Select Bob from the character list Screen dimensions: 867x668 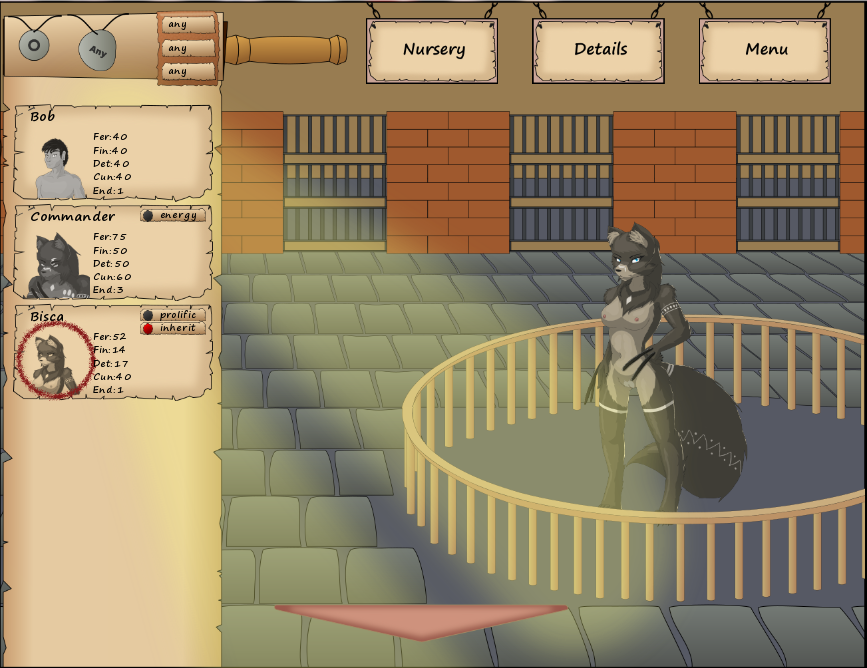113,154
